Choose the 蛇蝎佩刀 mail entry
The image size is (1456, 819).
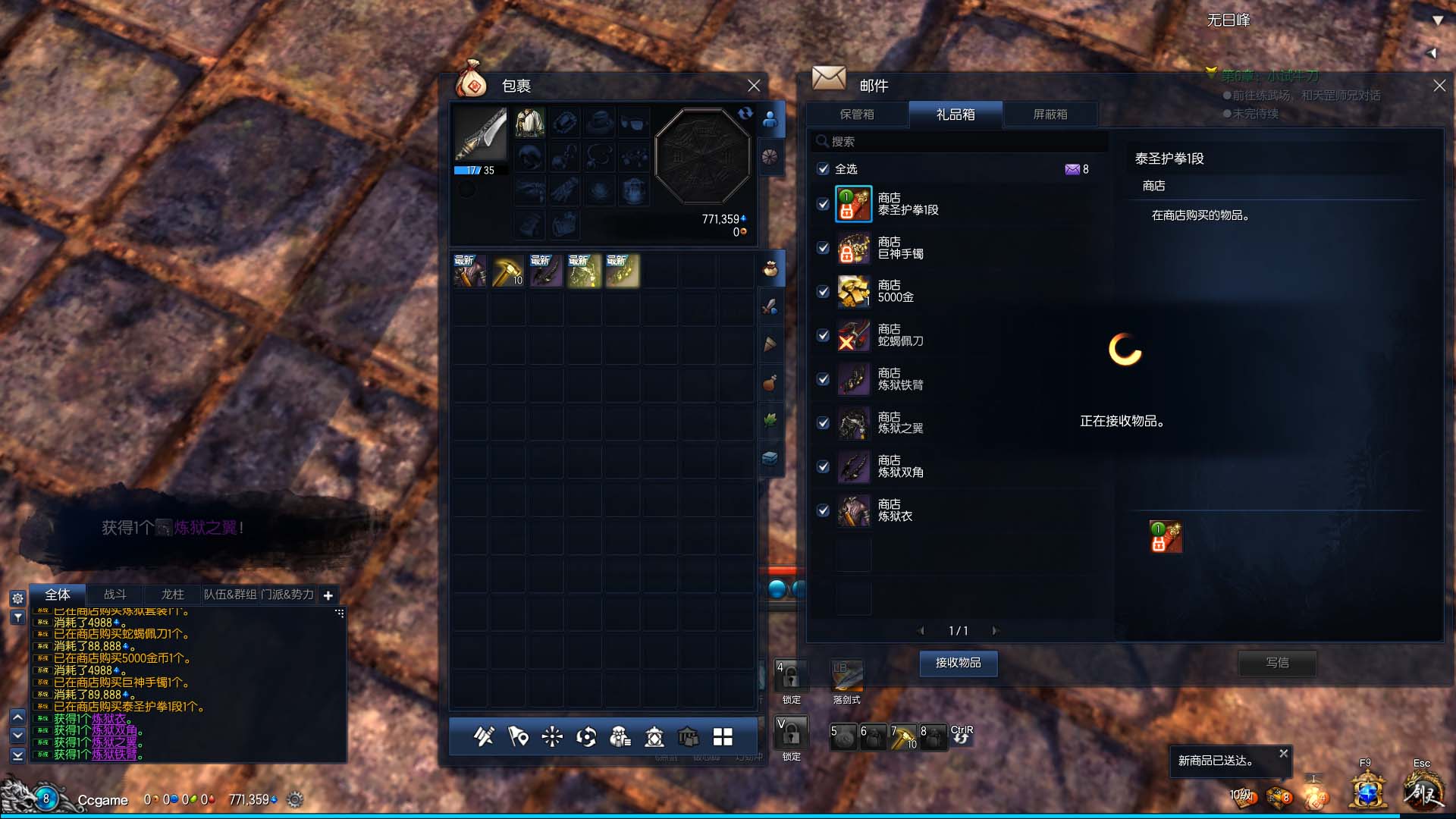900,335
